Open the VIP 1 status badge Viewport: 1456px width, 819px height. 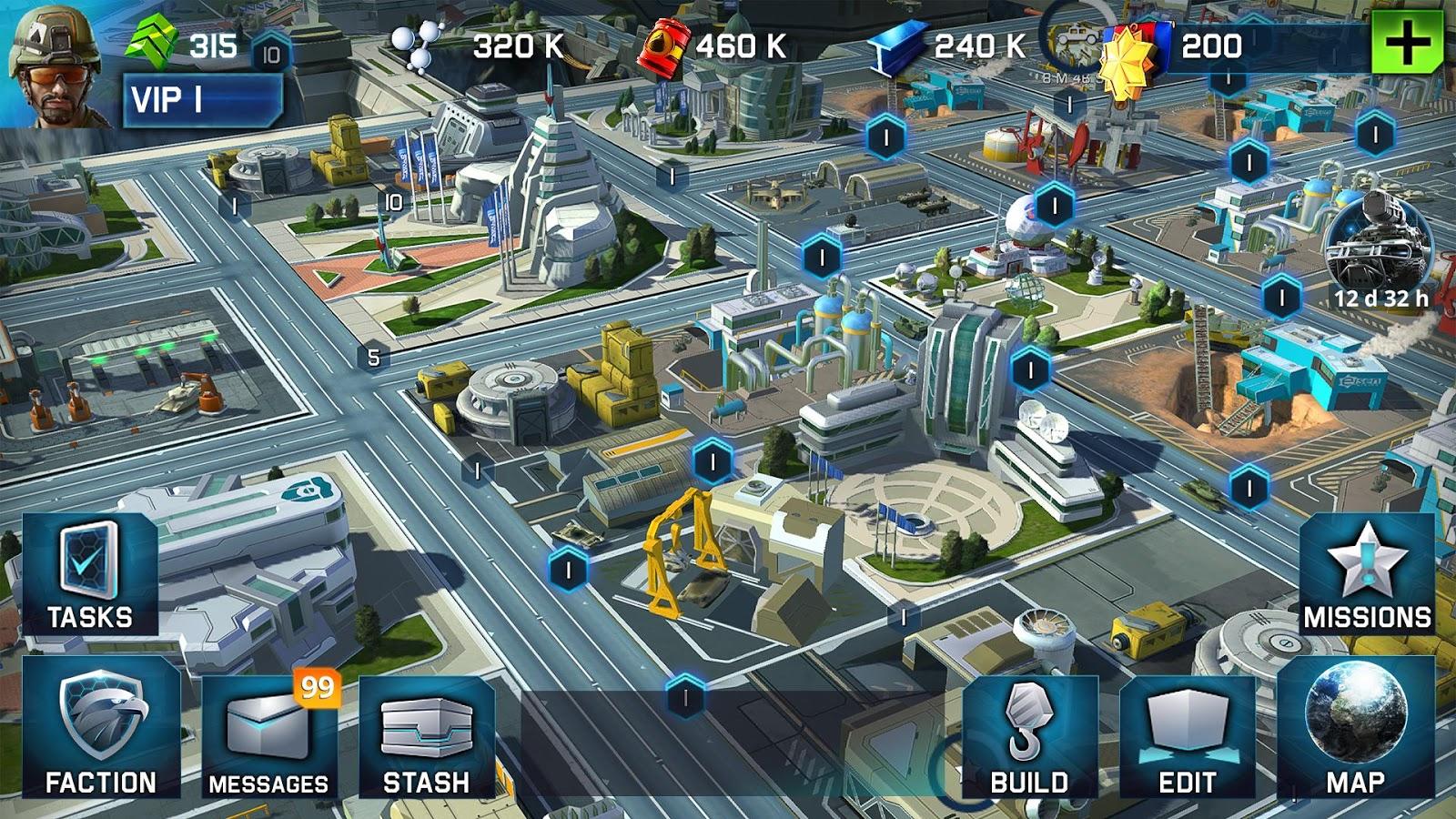202,100
